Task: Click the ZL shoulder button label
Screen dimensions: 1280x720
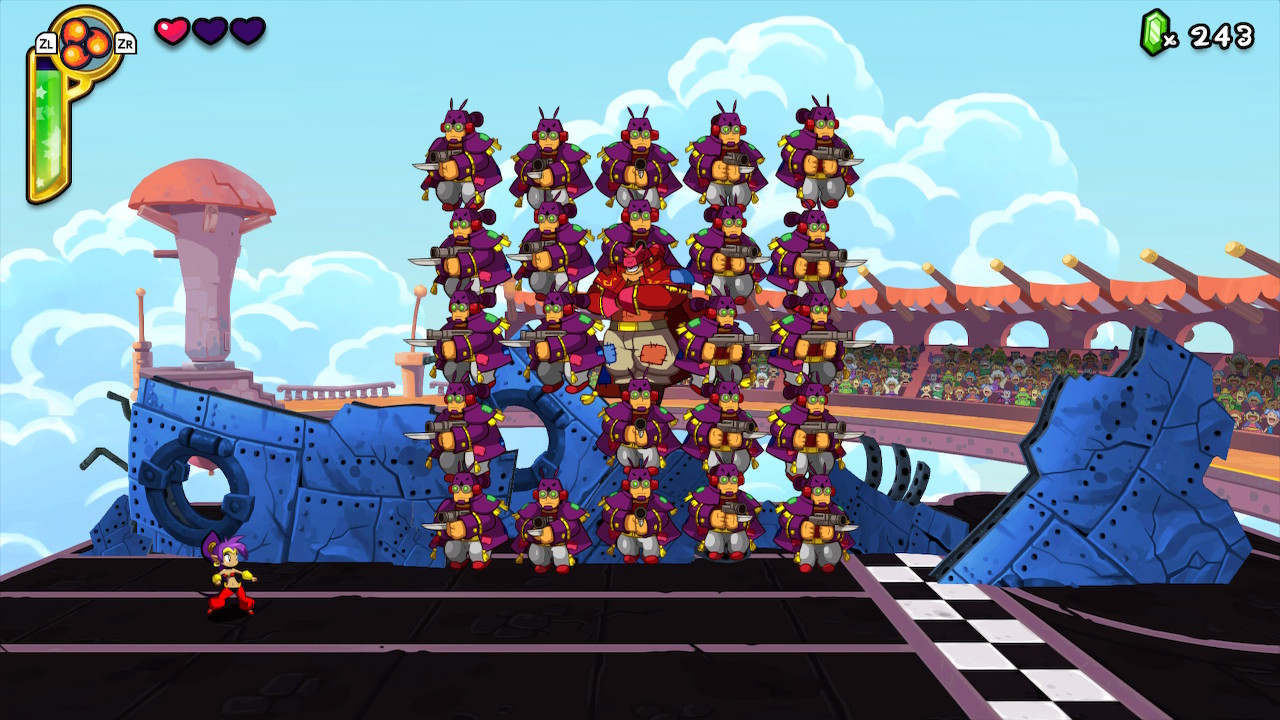Action: (44, 43)
